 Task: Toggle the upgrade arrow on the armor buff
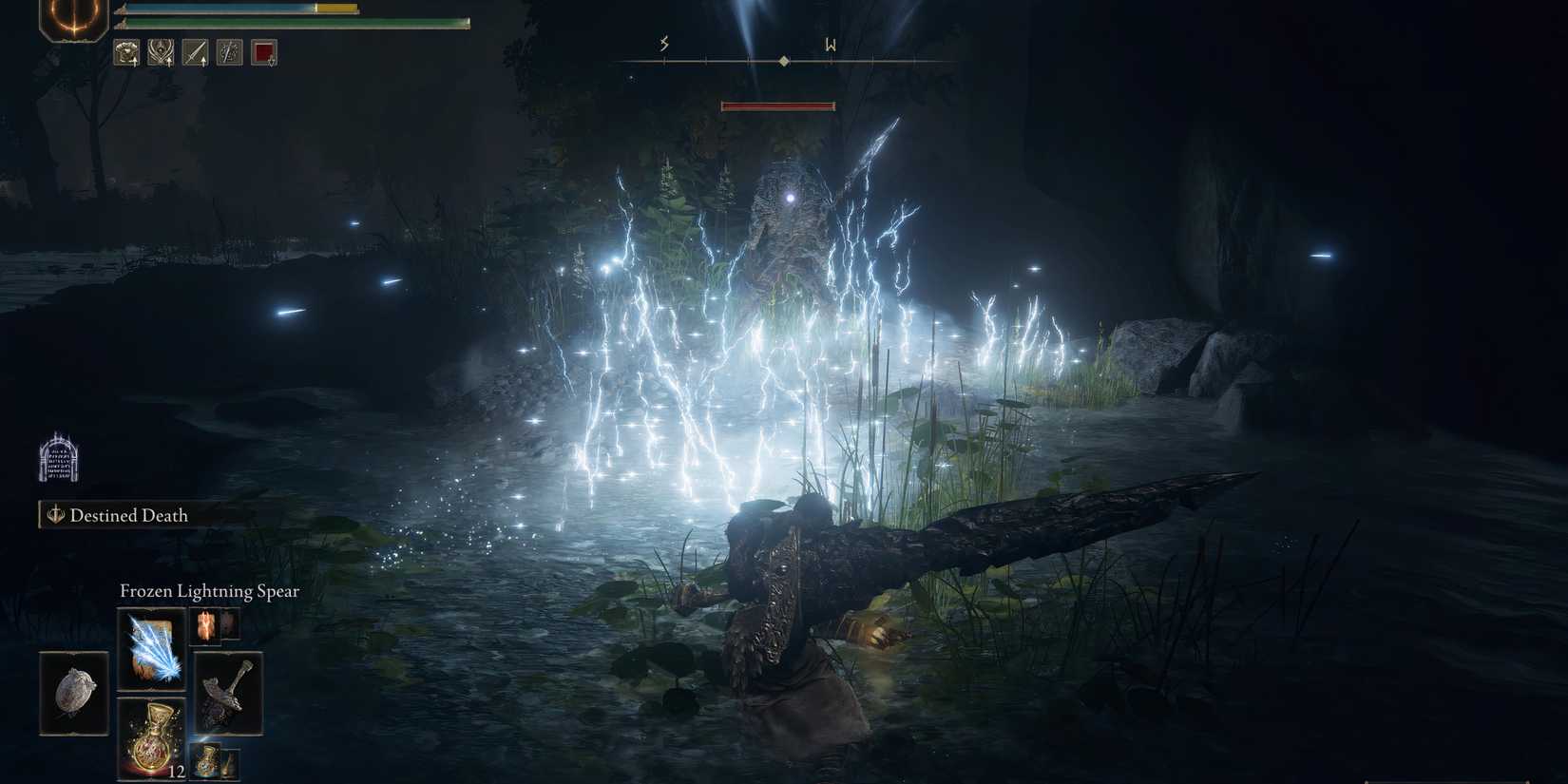[134, 64]
